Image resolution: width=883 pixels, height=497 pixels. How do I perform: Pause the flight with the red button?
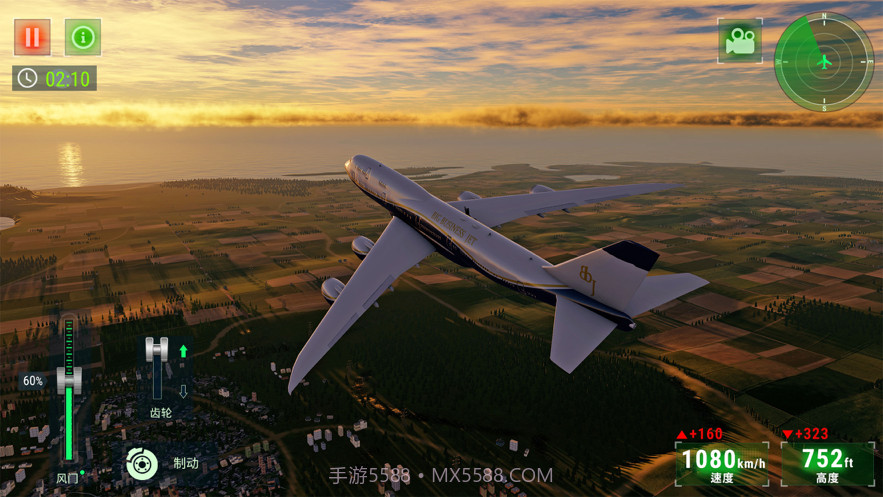pos(32,37)
